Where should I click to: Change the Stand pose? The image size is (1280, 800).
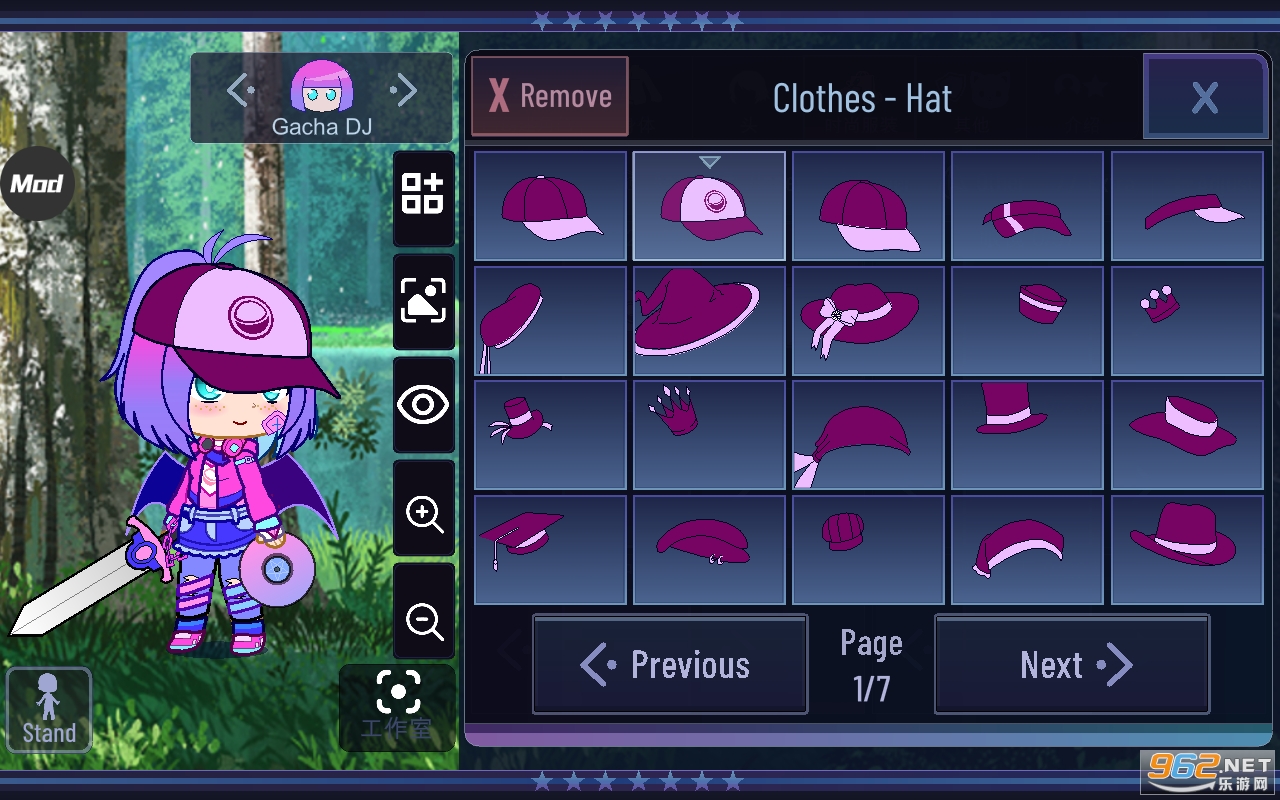pos(49,709)
